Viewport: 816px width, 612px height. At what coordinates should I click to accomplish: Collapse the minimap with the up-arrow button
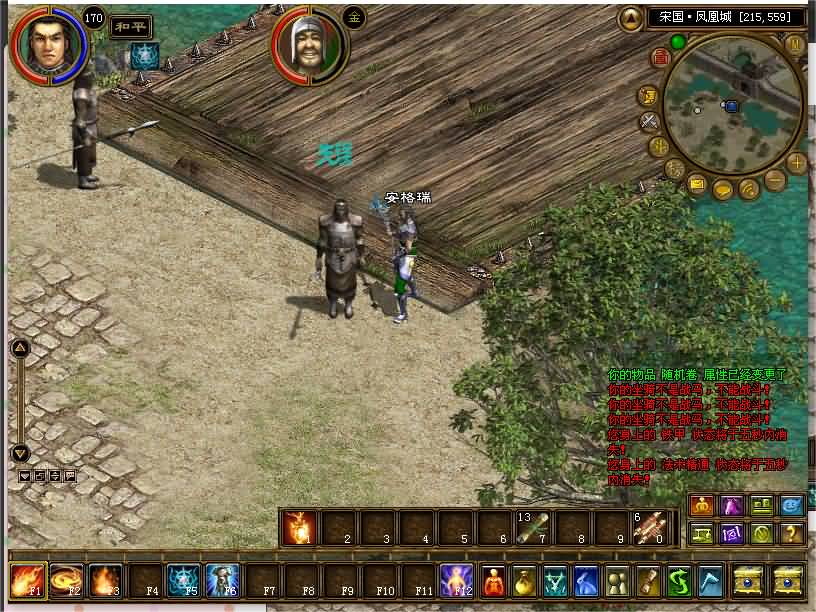click(x=630, y=18)
